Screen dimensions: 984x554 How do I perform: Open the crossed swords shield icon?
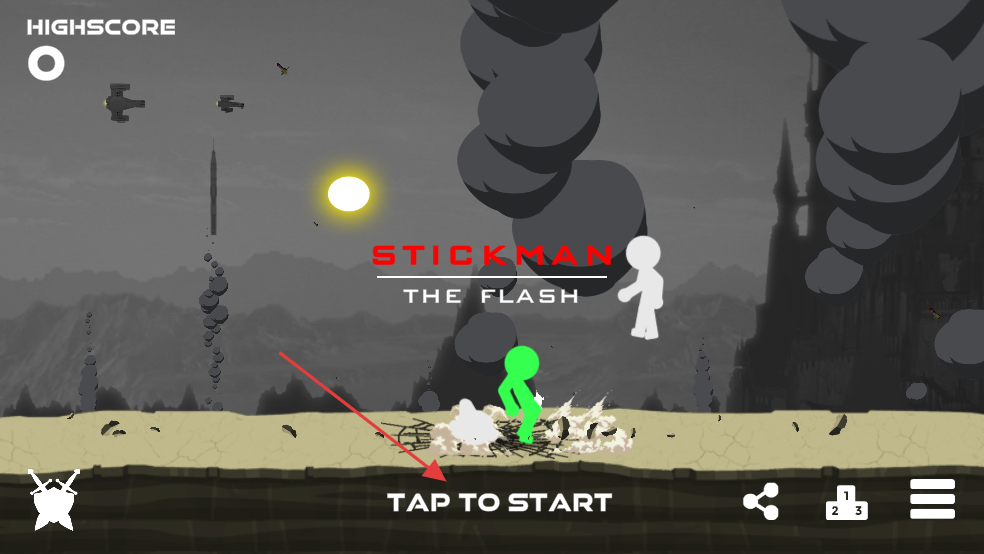point(52,499)
